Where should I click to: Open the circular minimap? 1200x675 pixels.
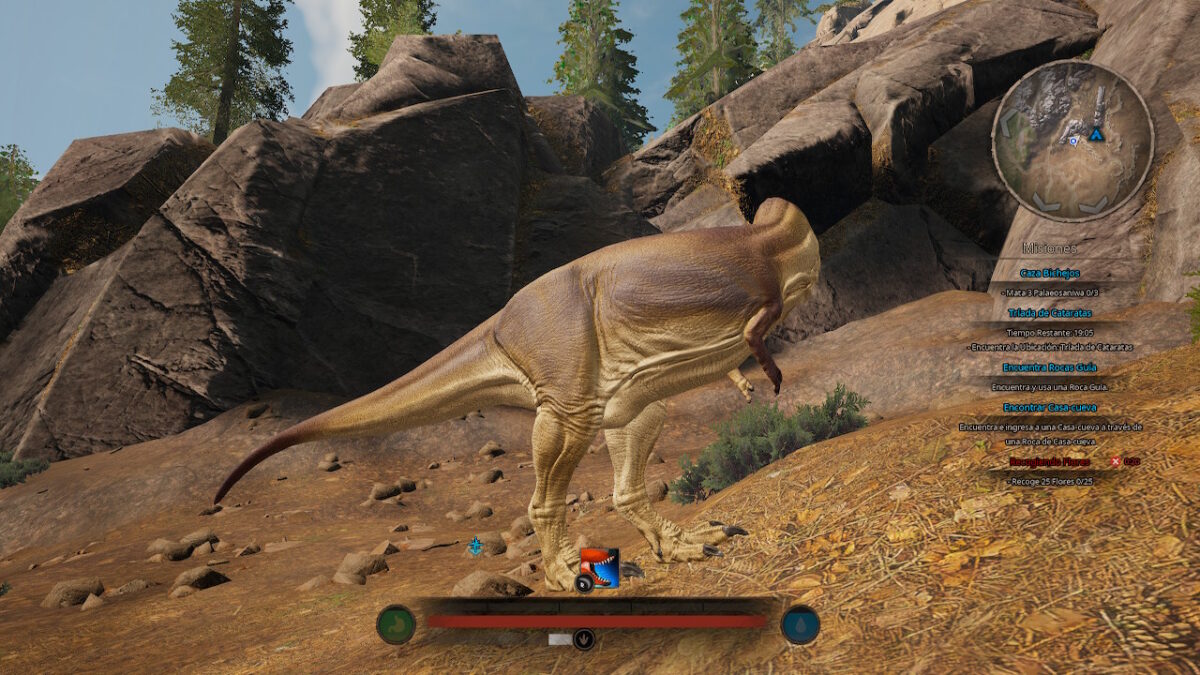(x=1072, y=140)
